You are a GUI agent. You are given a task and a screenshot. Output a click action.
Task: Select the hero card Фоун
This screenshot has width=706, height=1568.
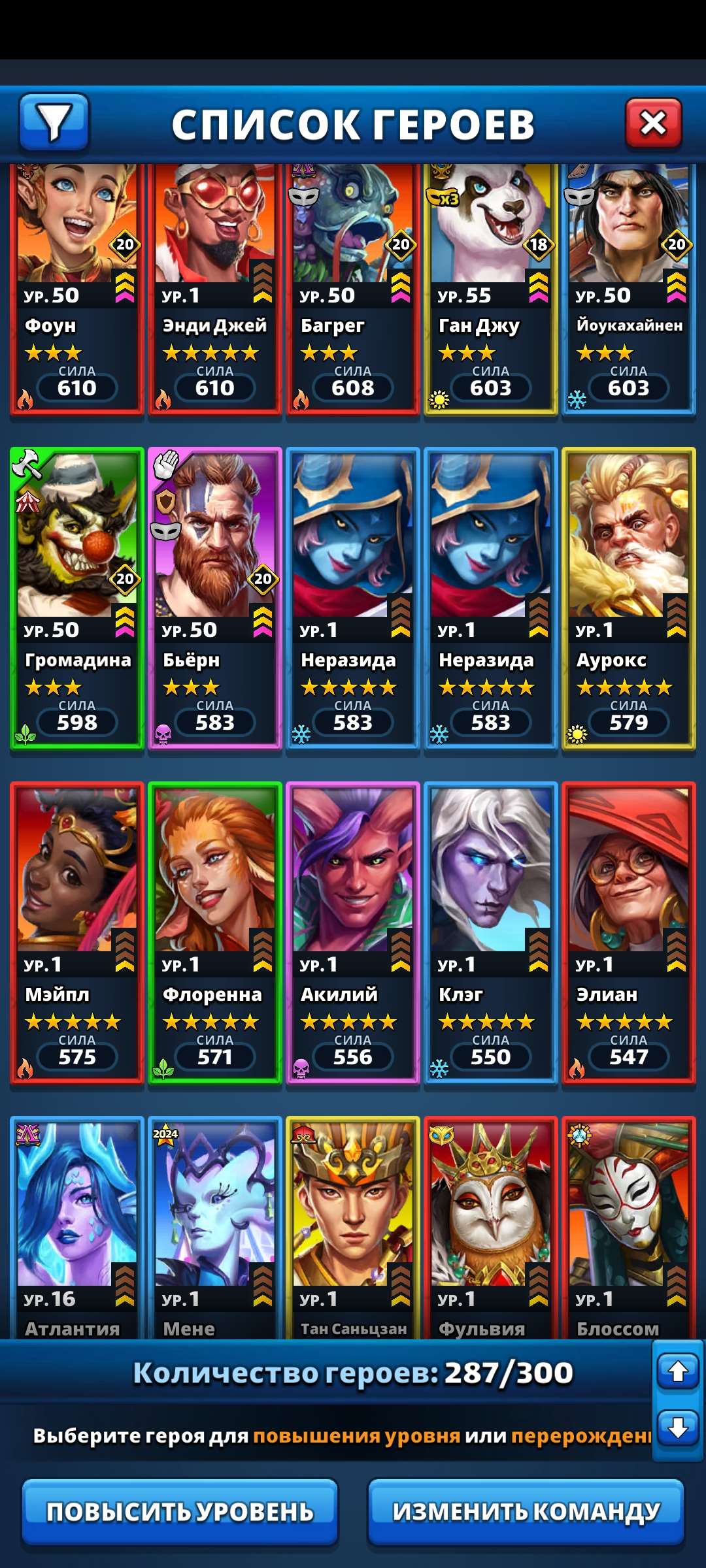(76, 287)
